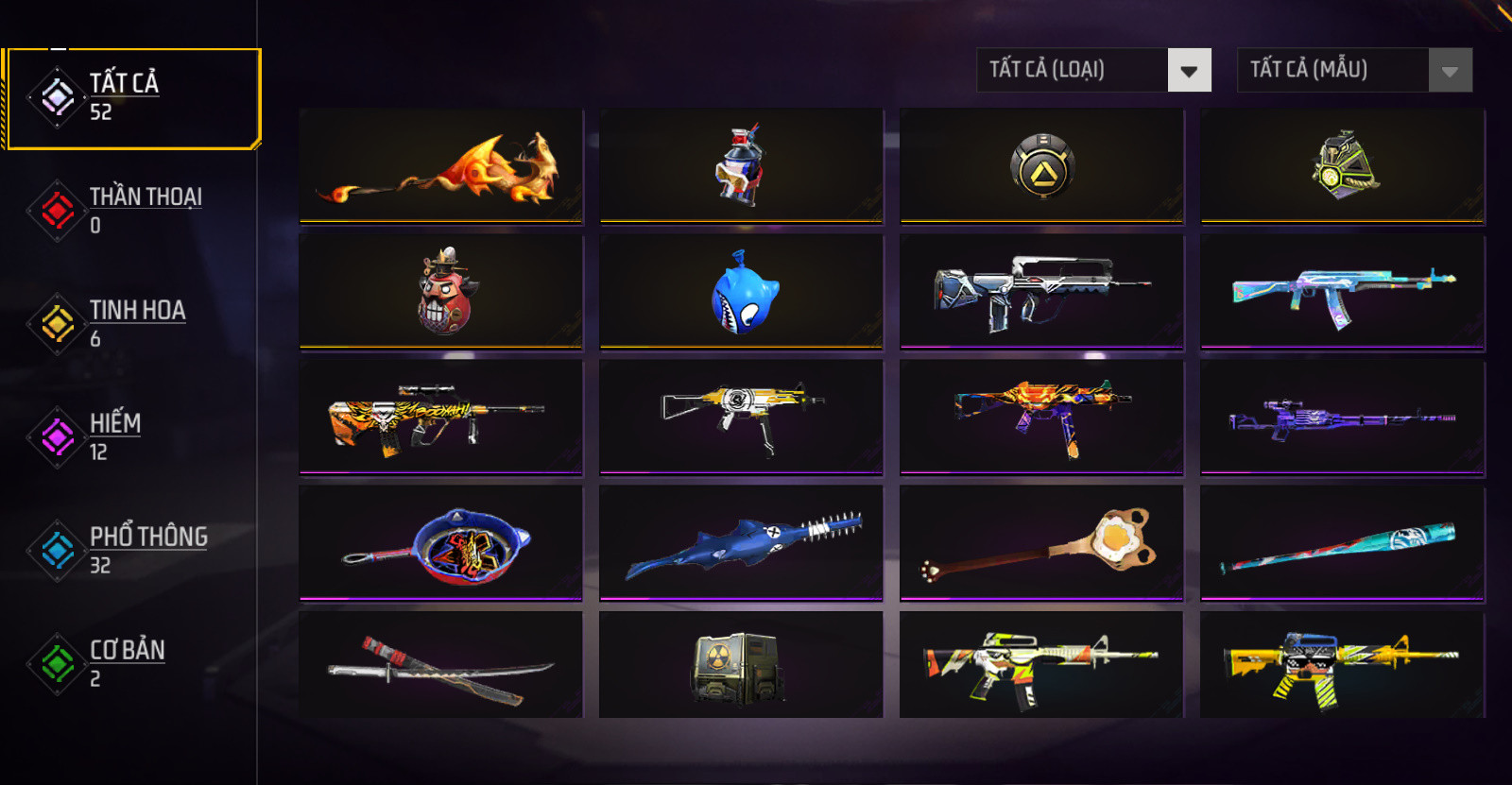Switch to the THẦN THOẠI rarity tab
Screen dimensions: 1512x785
pos(132,210)
